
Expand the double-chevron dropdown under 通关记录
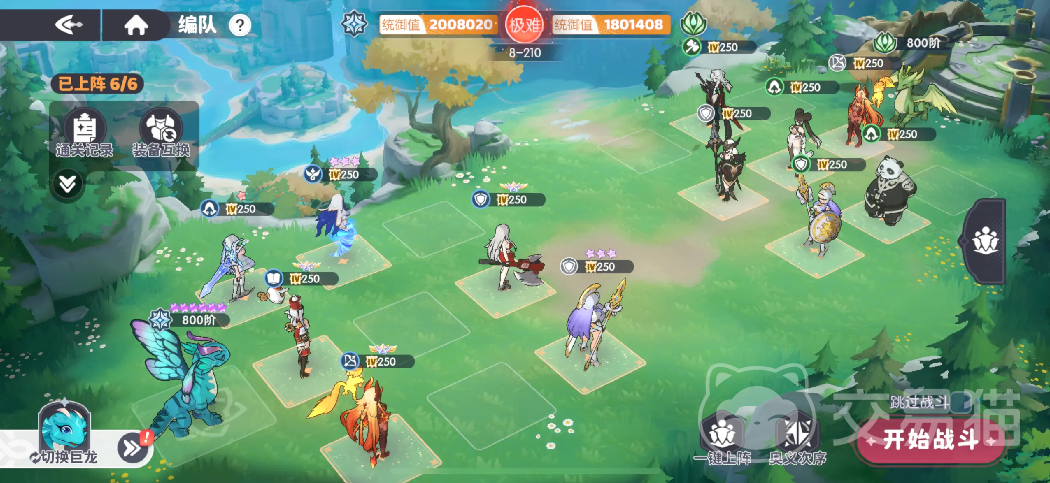[x=66, y=184]
